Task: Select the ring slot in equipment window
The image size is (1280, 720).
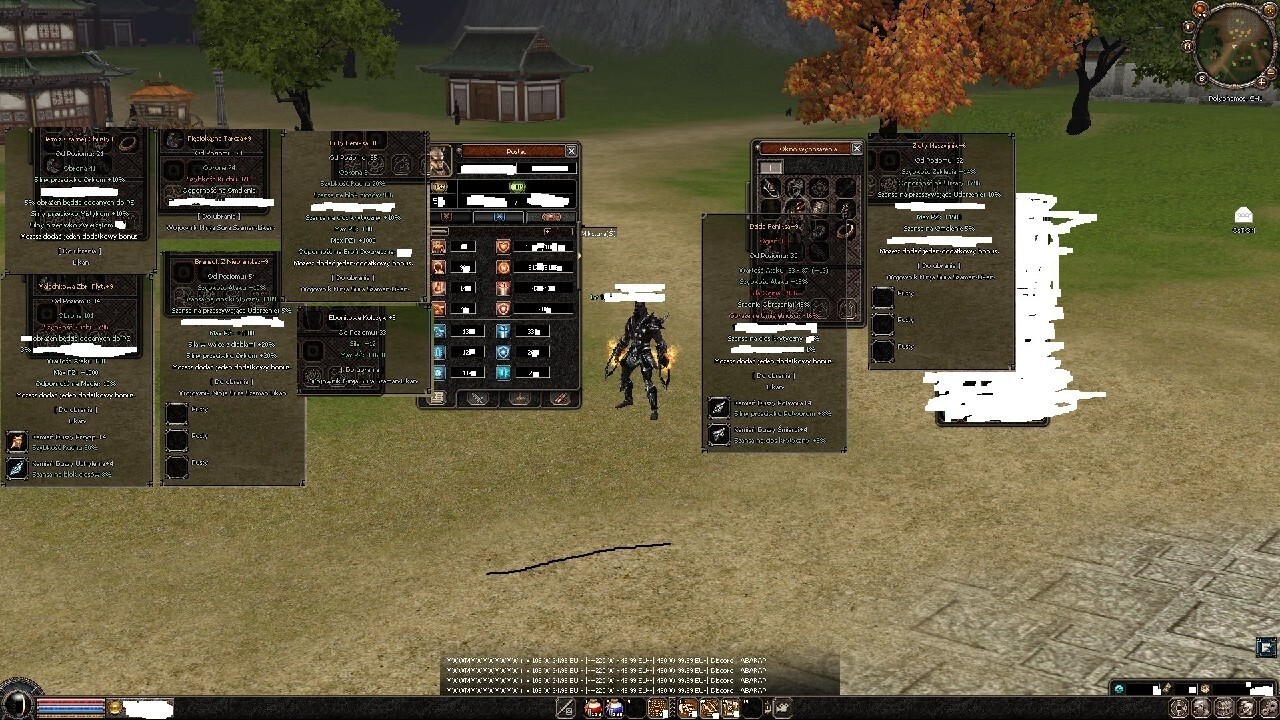Action: point(845,229)
